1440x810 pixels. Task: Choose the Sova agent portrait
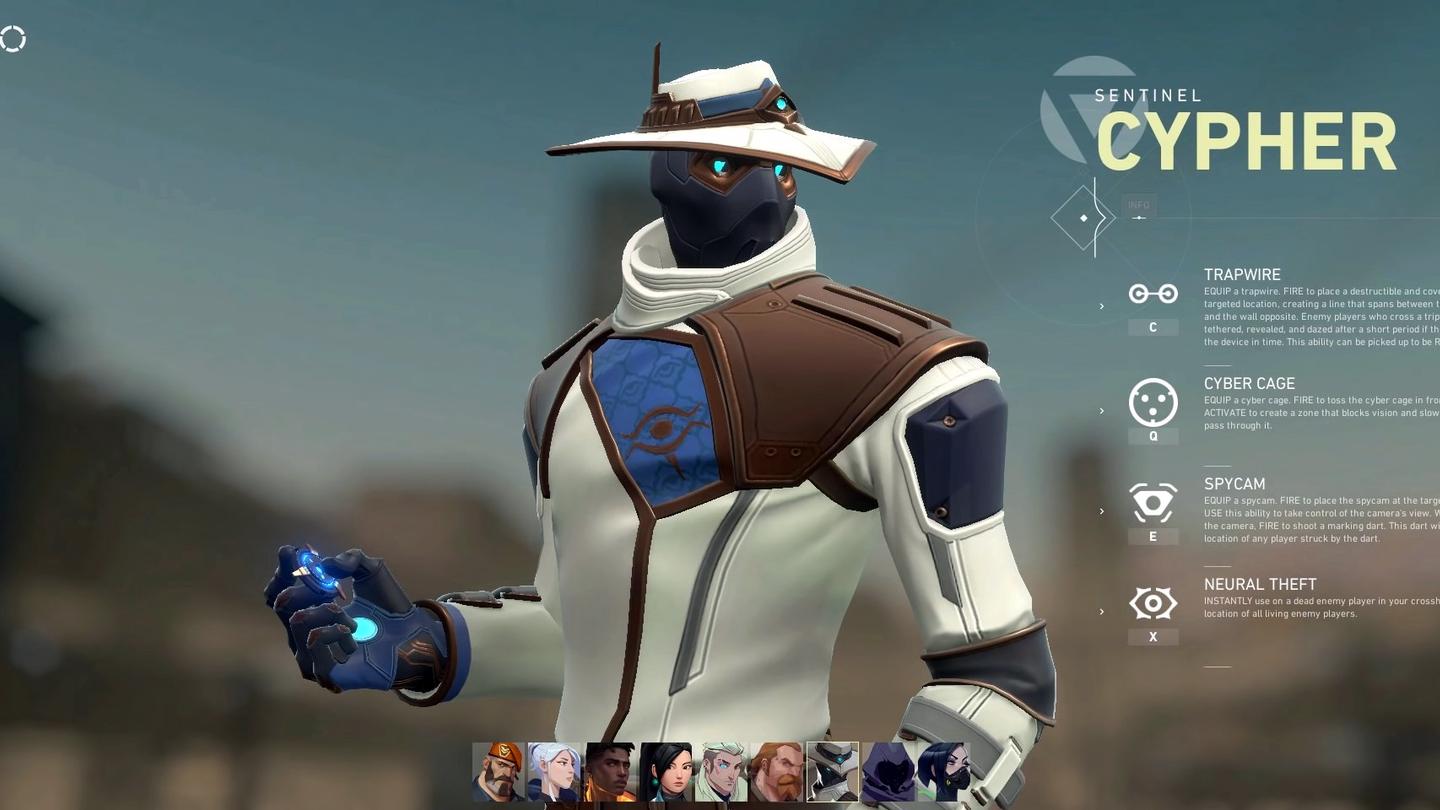[722, 771]
